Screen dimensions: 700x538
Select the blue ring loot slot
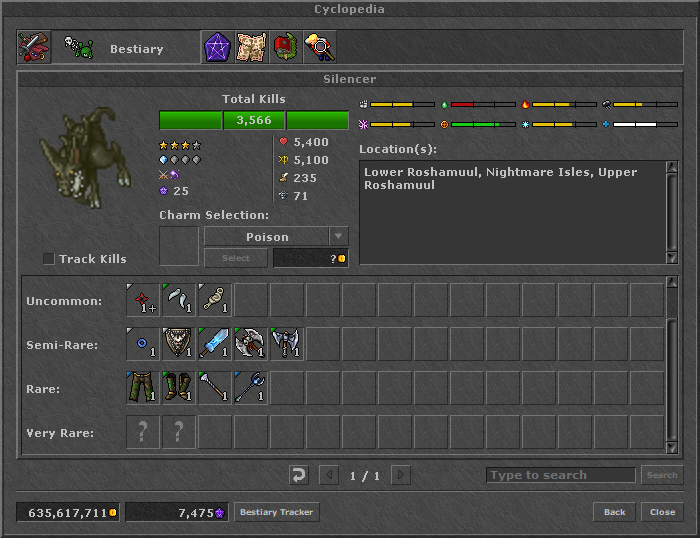pyautogui.click(x=143, y=344)
